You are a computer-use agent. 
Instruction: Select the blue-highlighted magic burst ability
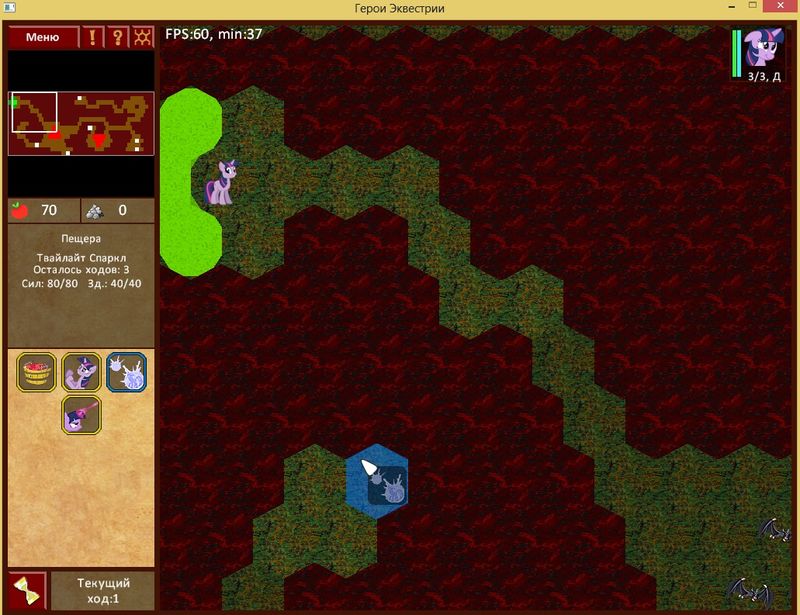tap(126, 371)
